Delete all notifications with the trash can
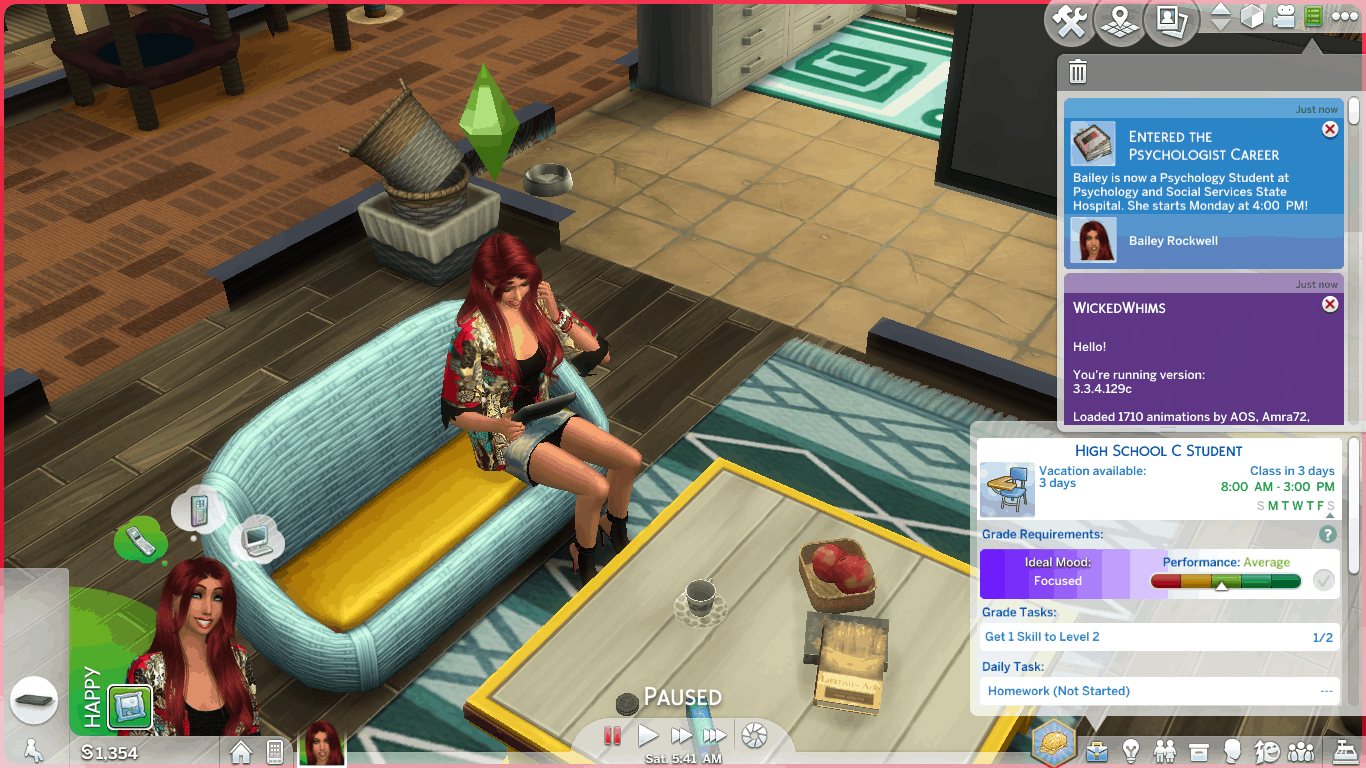Image resolution: width=1366 pixels, height=768 pixels. click(1078, 72)
